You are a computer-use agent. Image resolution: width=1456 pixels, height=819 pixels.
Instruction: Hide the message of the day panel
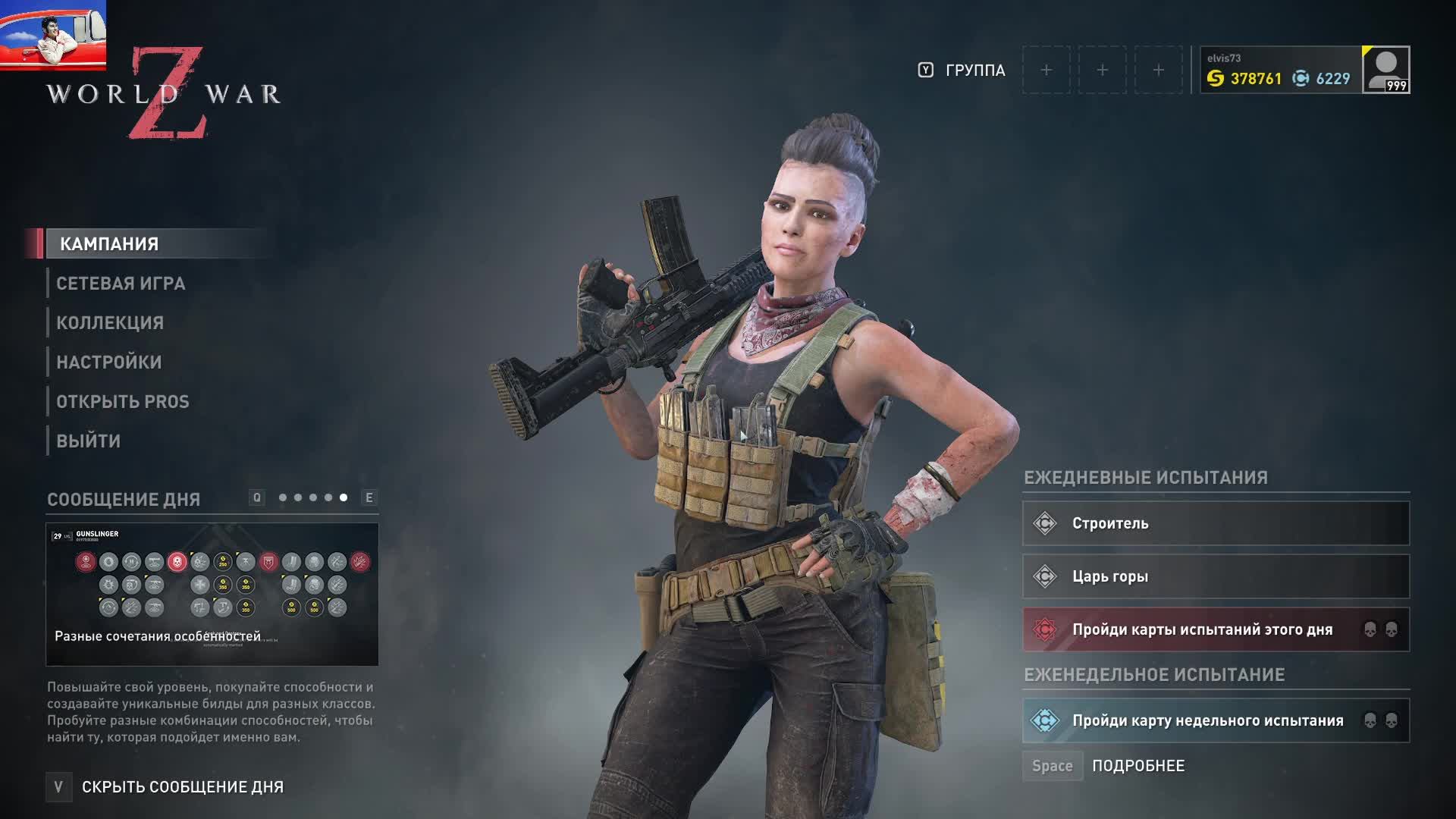click(182, 787)
